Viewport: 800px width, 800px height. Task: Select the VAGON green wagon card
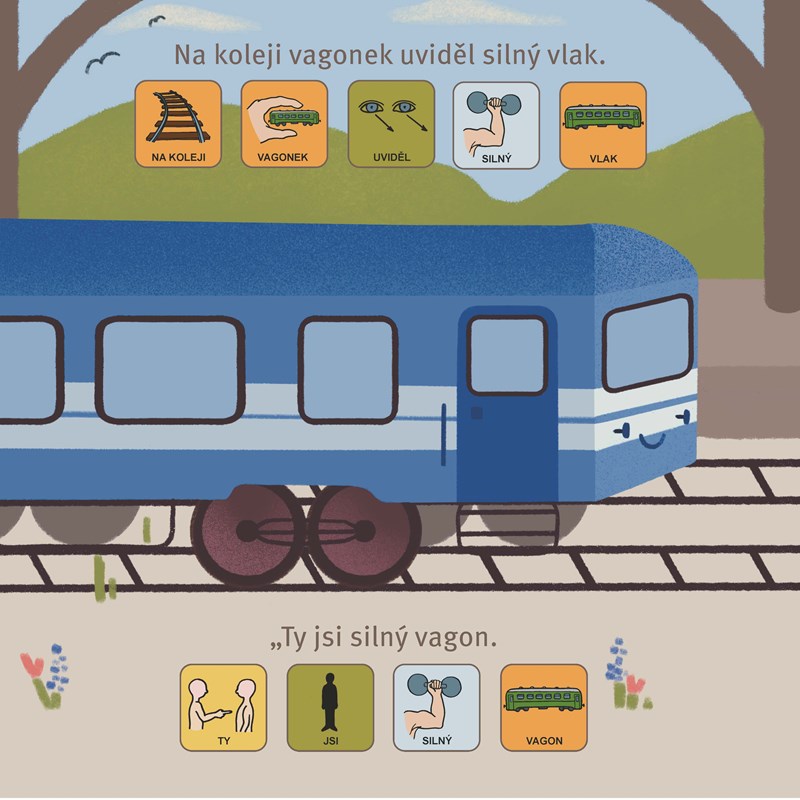[x=543, y=707]
